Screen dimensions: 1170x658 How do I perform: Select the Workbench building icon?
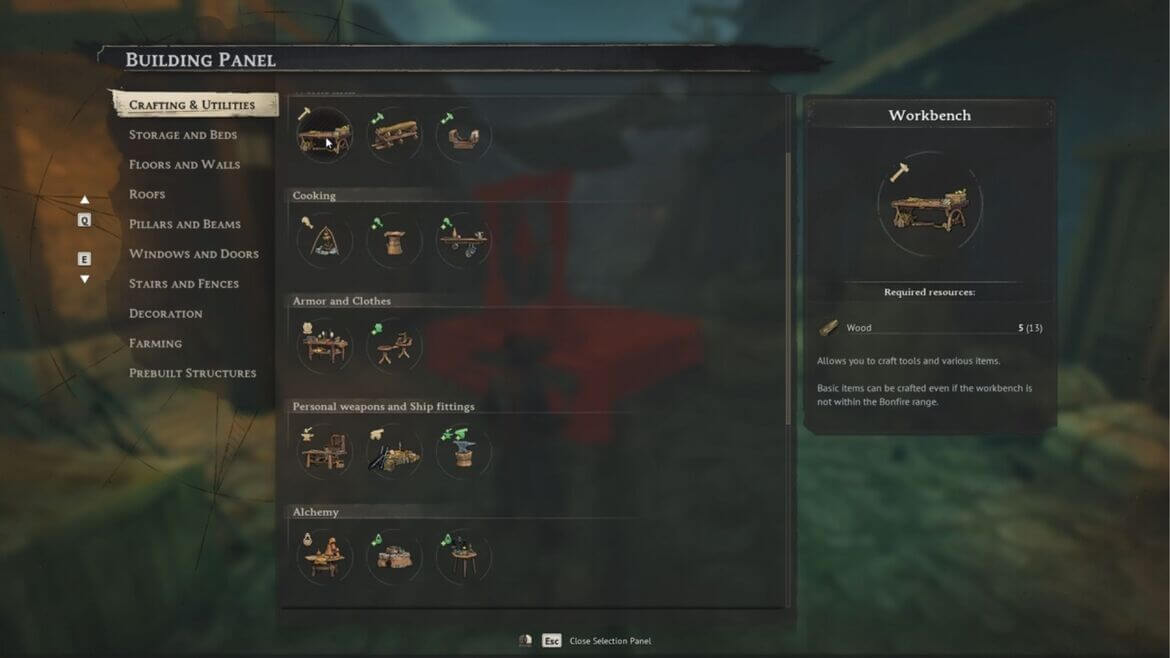(325, 135)
